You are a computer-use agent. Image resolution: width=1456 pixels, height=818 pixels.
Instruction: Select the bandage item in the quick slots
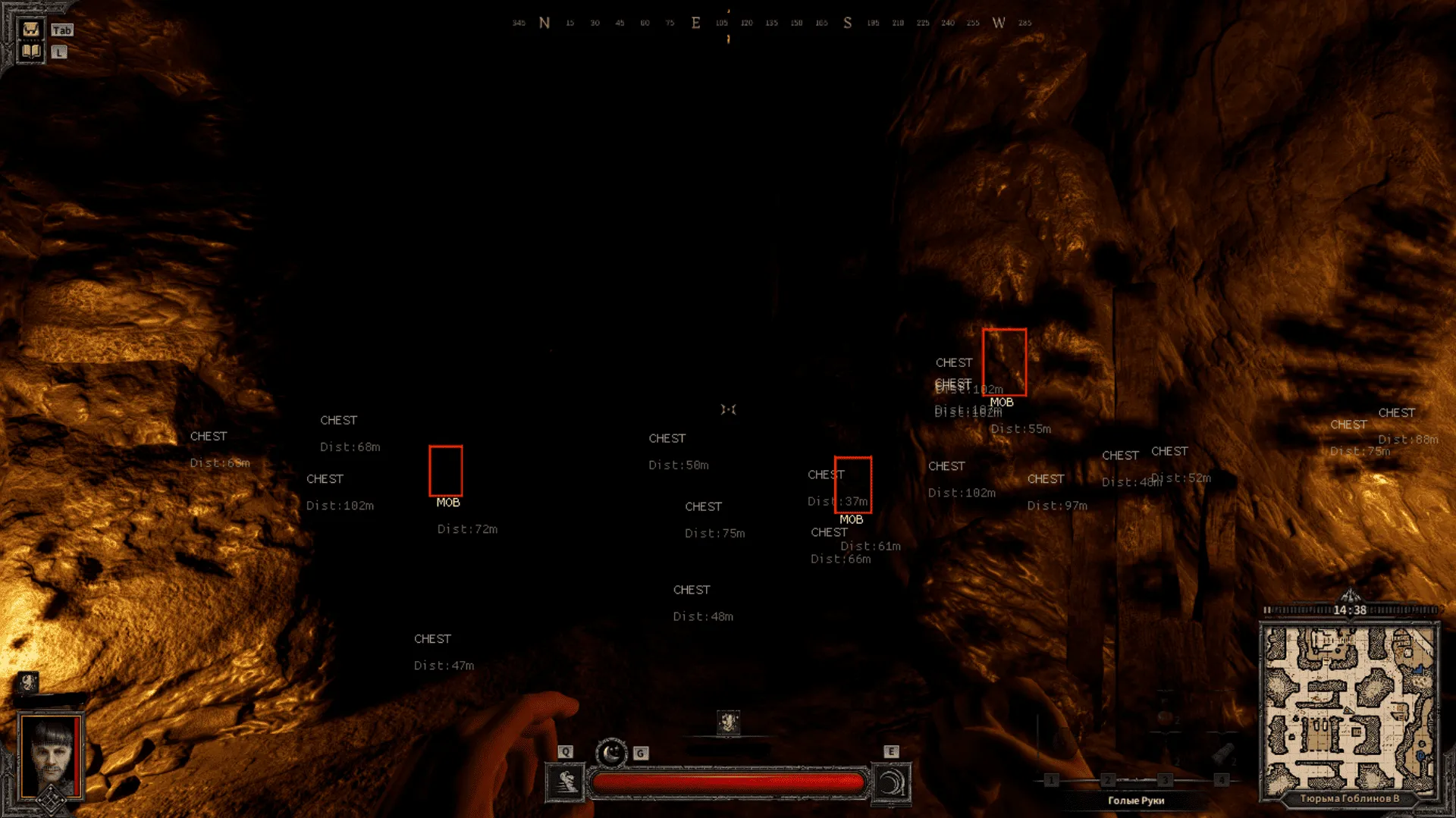[1221, 755]
